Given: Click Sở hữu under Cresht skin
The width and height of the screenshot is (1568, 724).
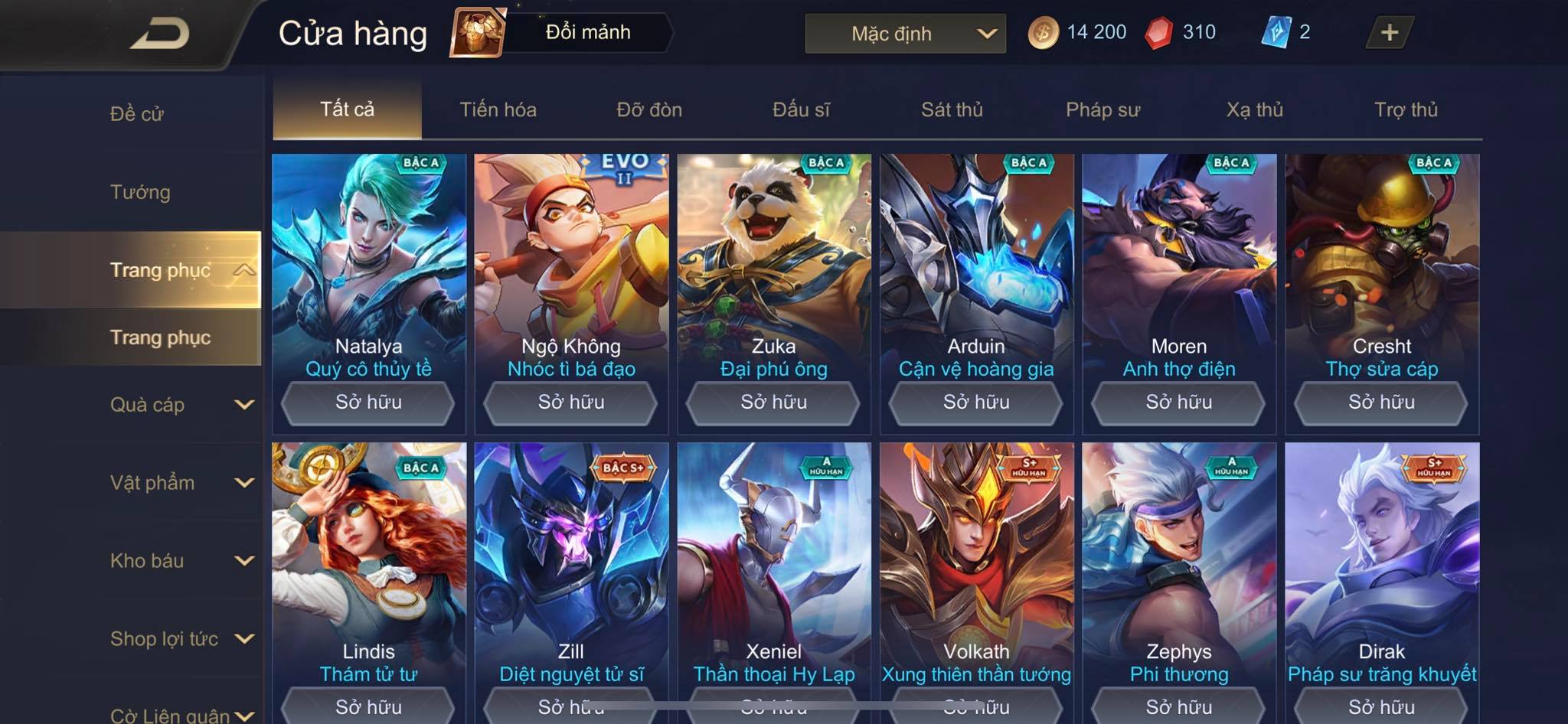Looking at the screenshot, I should coord(1381,402).
